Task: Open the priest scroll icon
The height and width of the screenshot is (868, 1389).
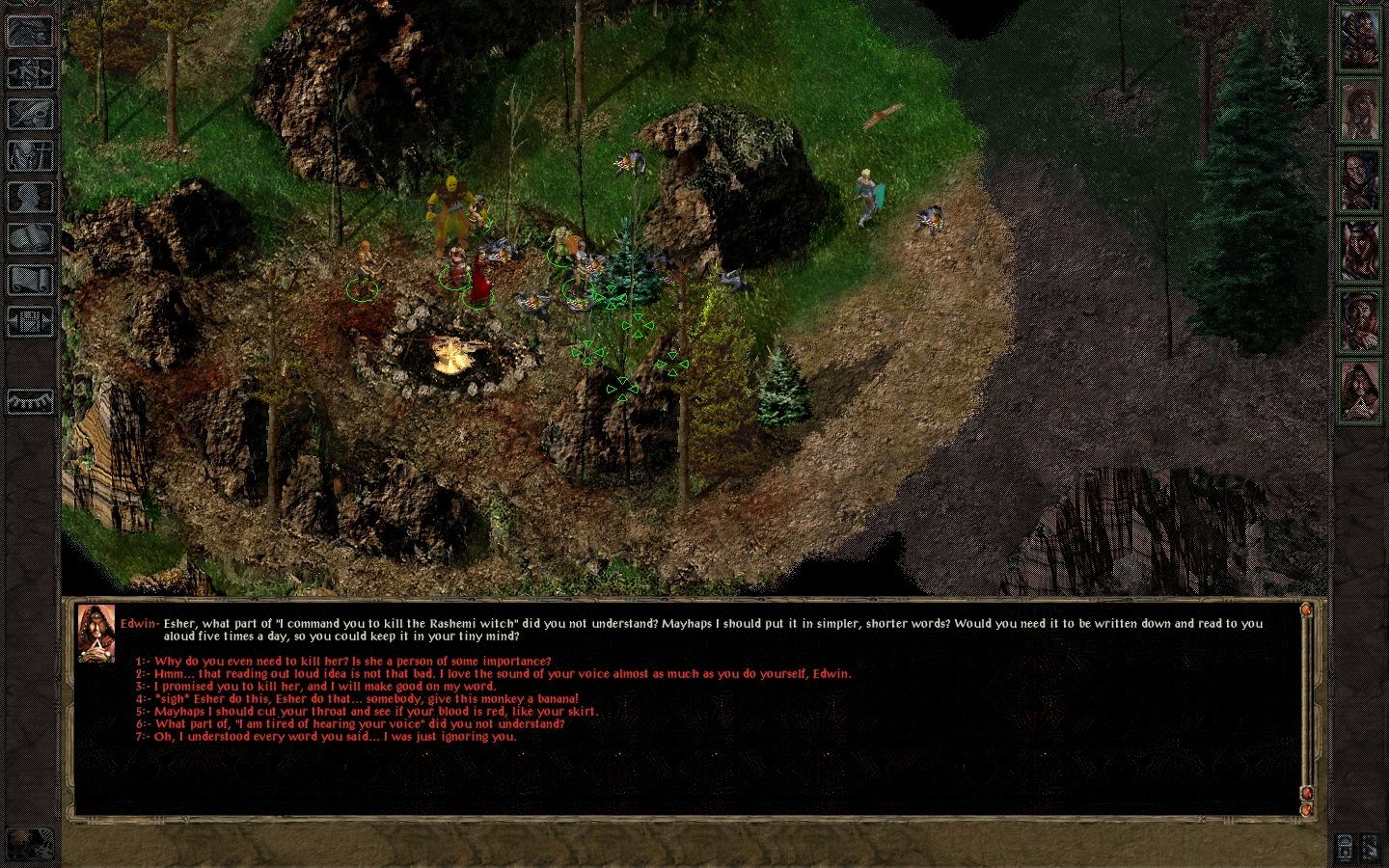Action: [x=31, y=280]
